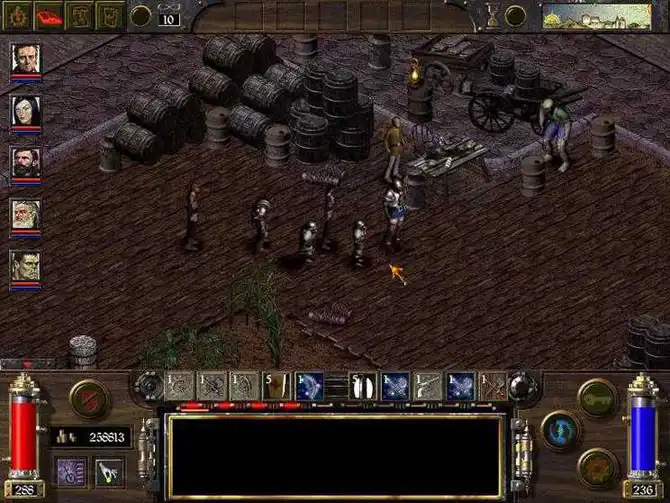The height and width of the screenshot is (503, 670).
Task: Select the dark-haired man's party portrait
Action: point(26,57)
